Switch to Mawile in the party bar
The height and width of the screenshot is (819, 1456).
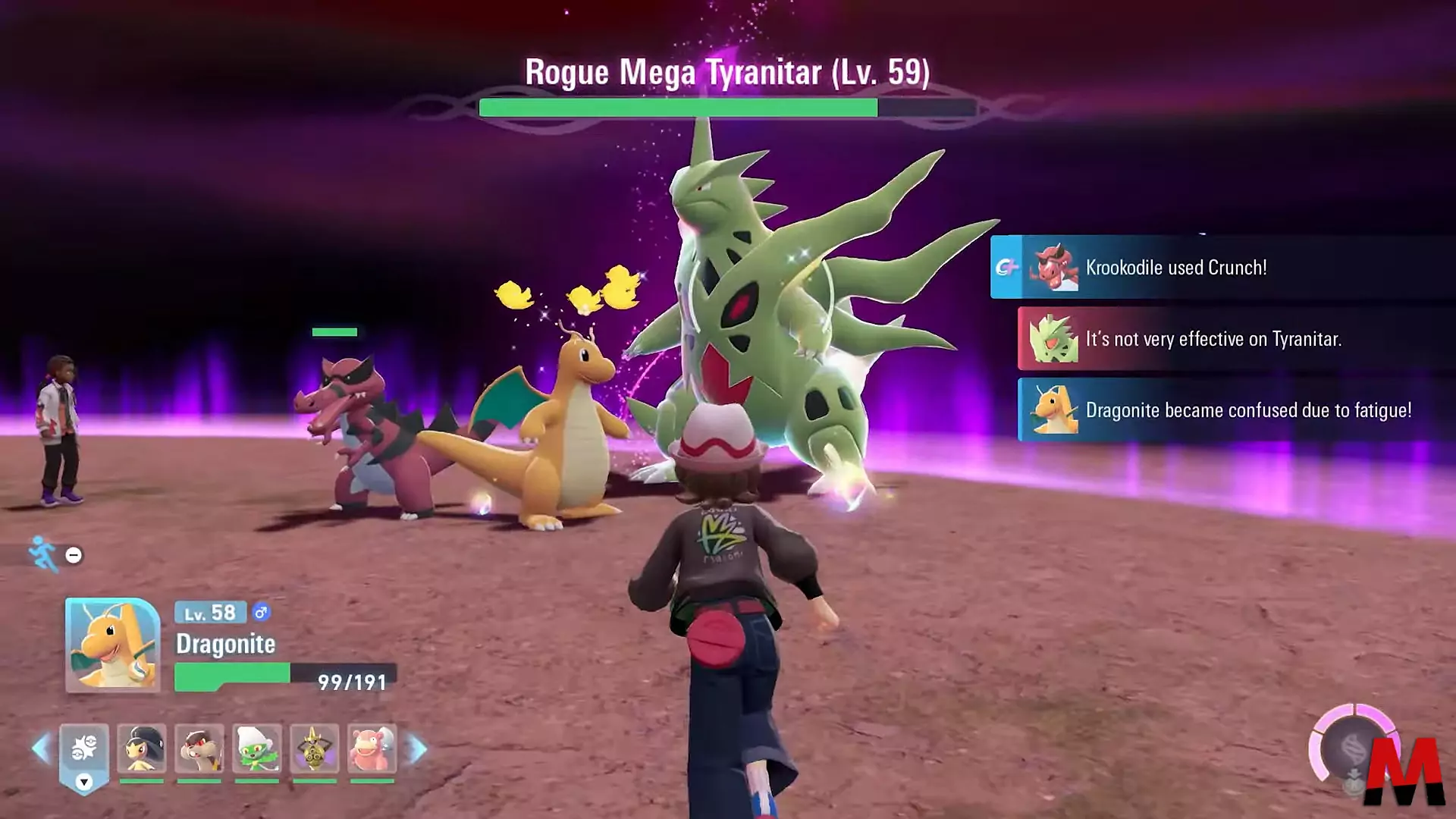(x=142, y=749)
